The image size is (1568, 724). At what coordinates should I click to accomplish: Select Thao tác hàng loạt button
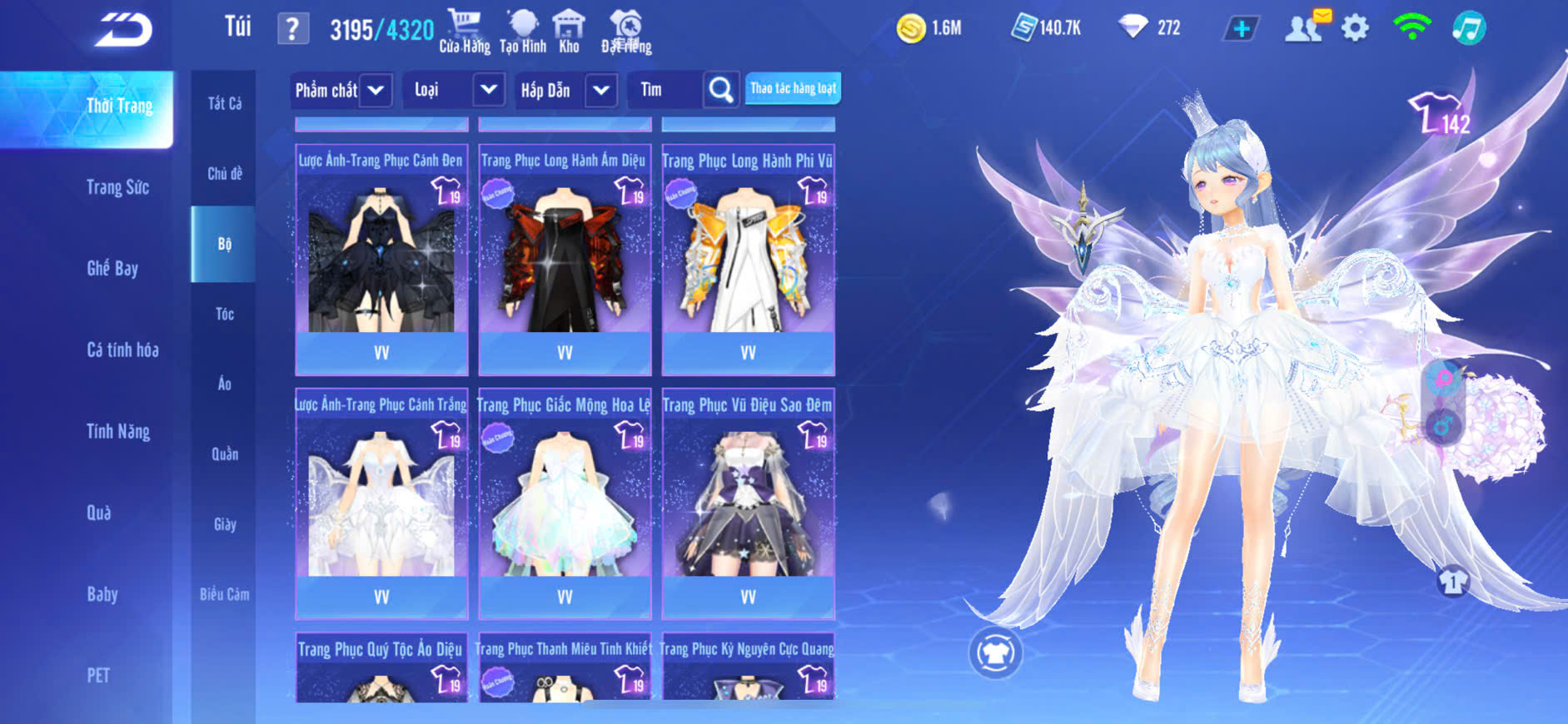pos(793,88)
